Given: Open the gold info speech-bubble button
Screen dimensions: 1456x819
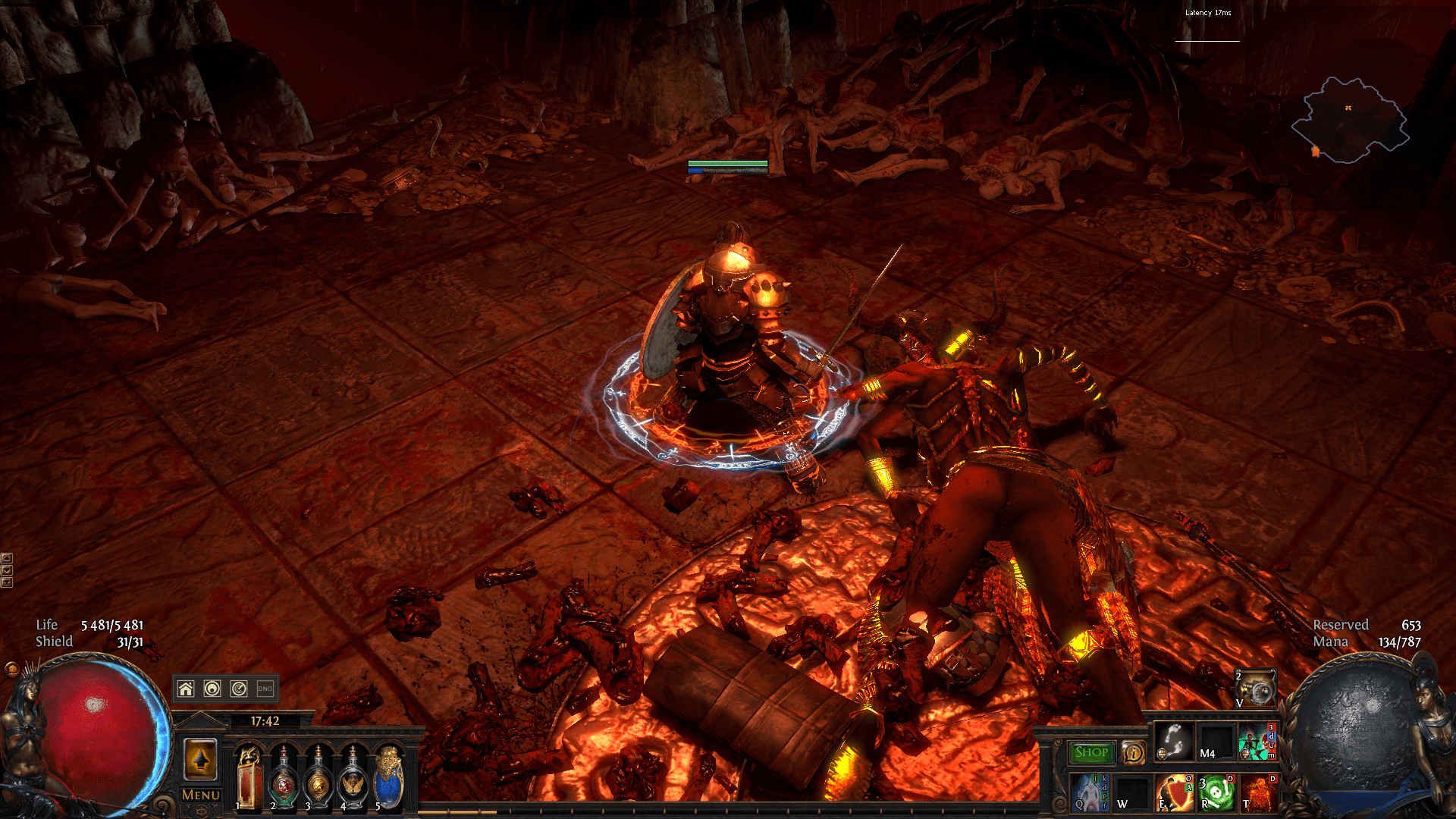Looking at the screenshot, I should (1133, 753).
